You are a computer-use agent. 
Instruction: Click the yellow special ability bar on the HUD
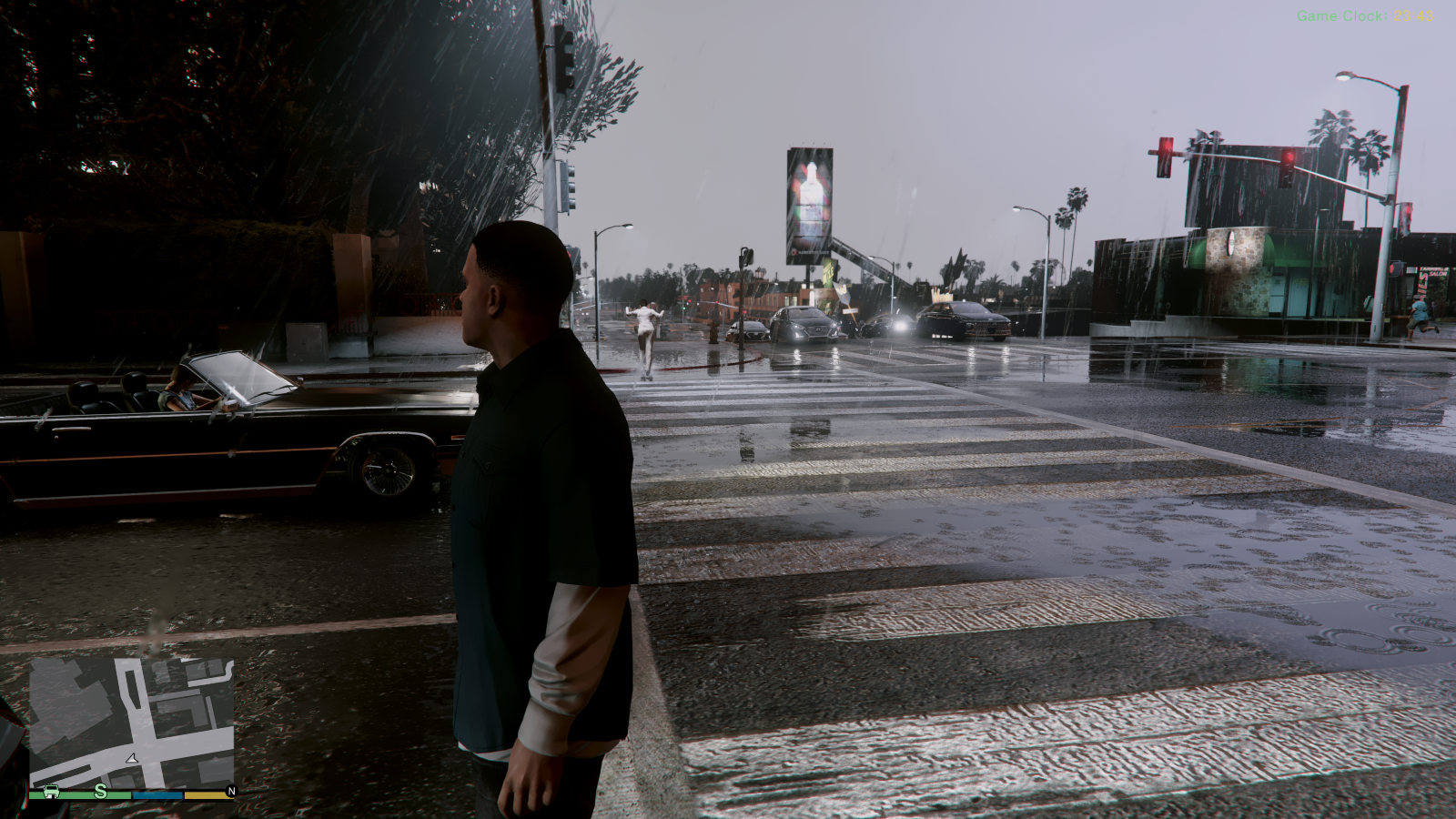pos(207,794)
